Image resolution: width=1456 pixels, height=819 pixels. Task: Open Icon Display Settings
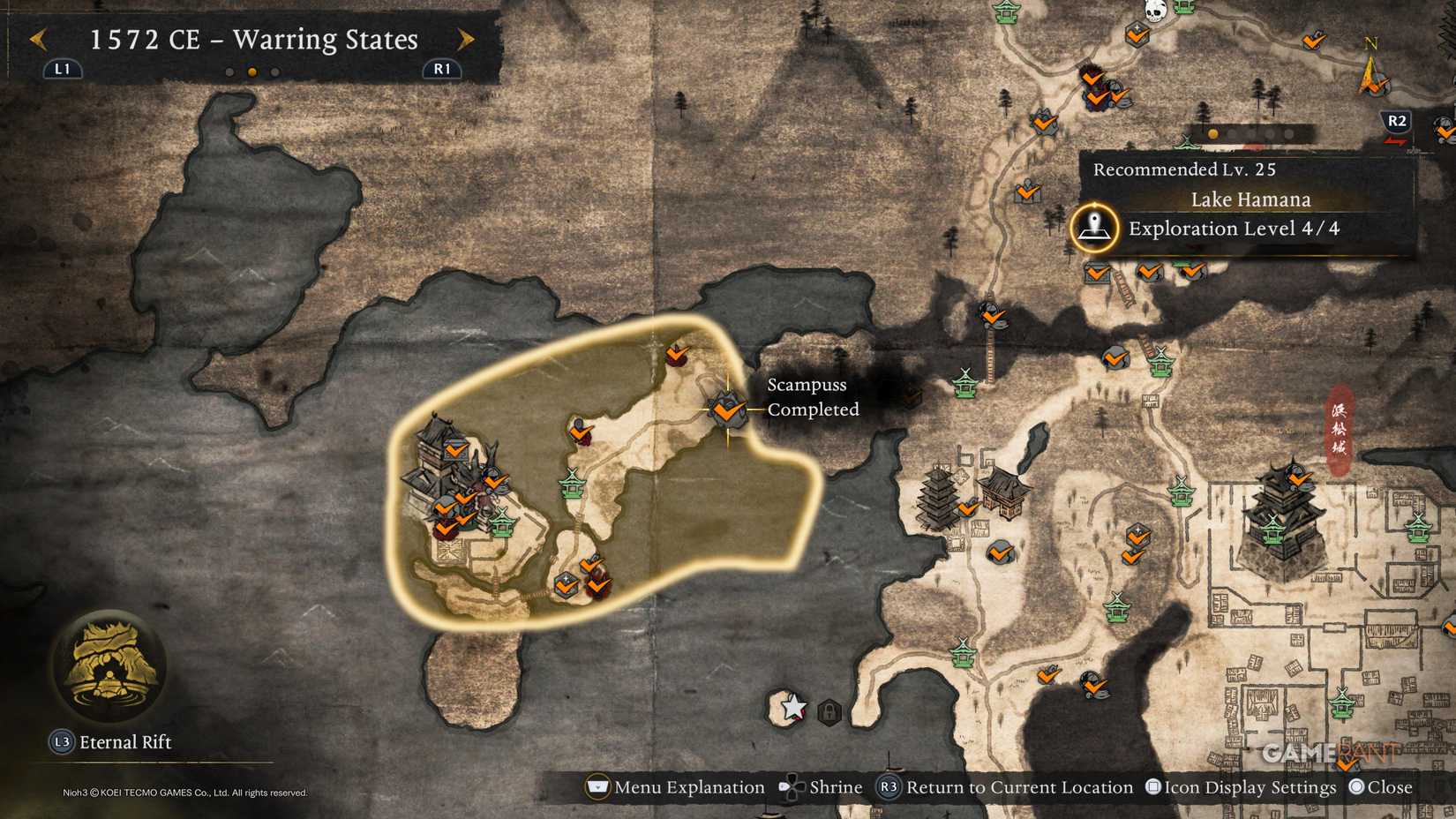1152,787
